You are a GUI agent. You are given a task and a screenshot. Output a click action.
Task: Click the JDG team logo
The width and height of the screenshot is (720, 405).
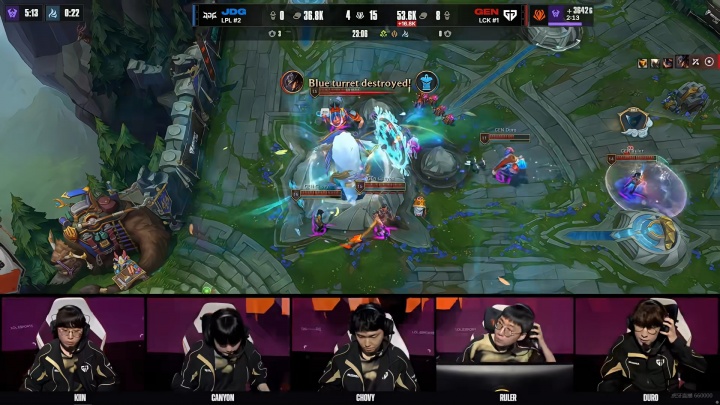tap(209, 15)
